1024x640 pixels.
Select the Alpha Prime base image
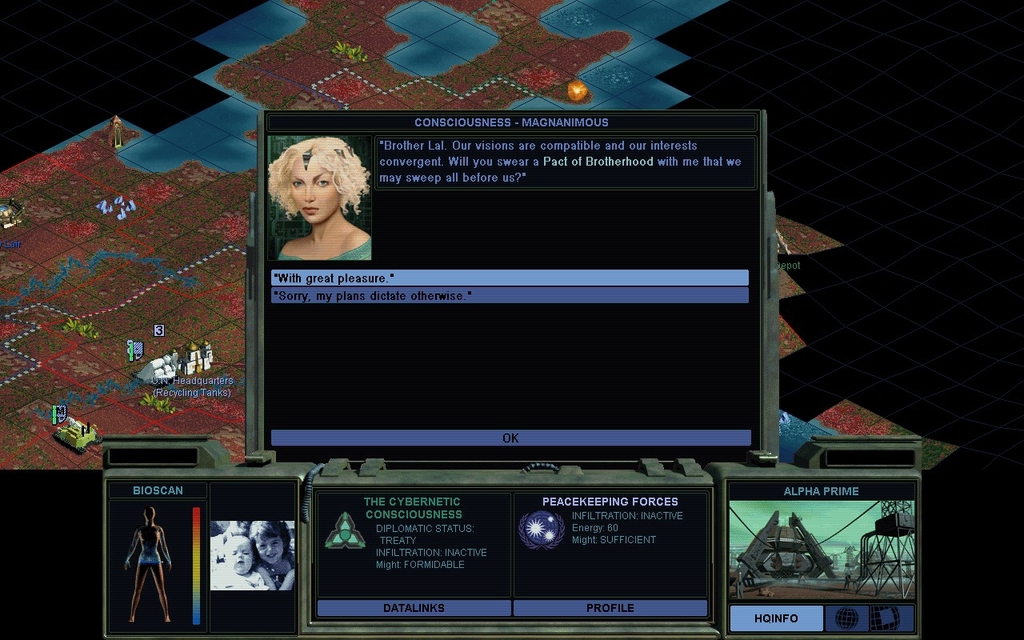821,550
